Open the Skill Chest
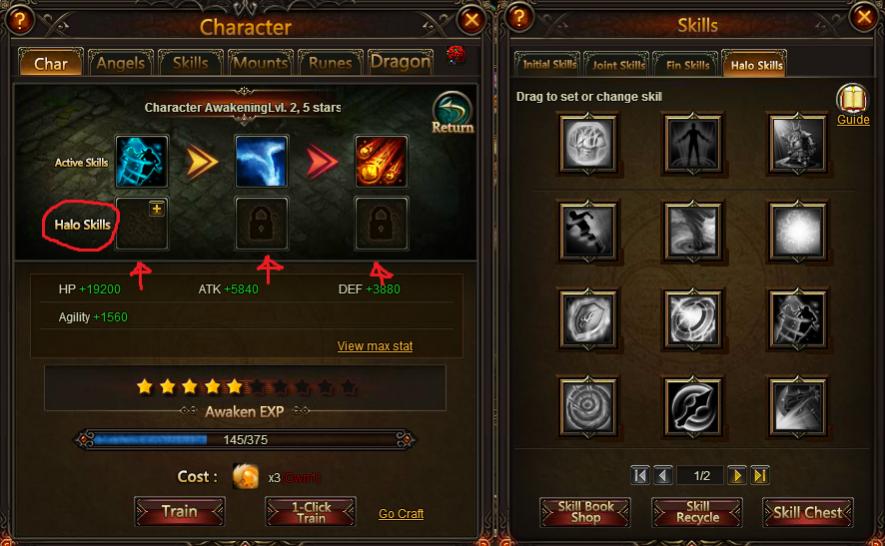This screenshot has height=546, width=885. (x=808, y=512)
